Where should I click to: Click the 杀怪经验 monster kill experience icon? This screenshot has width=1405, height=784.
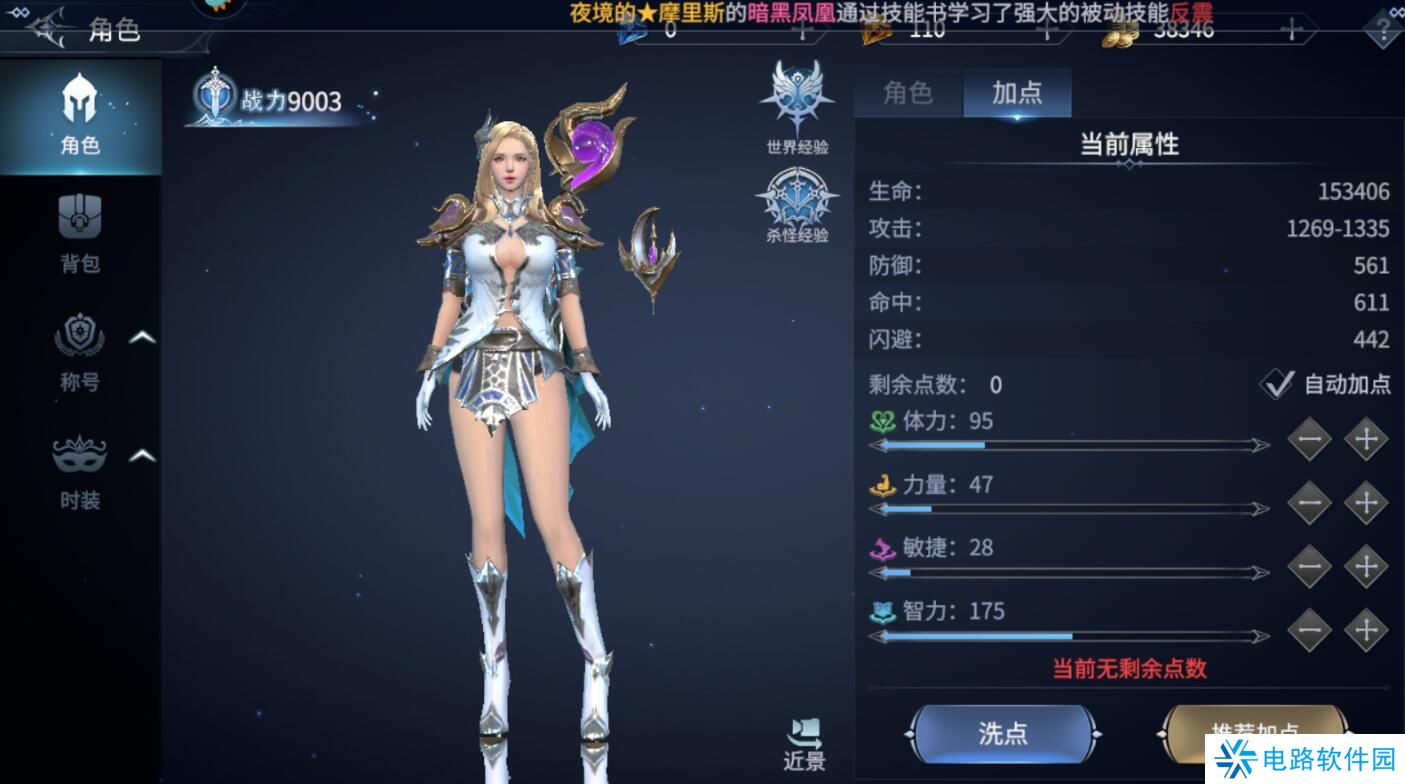795,197
